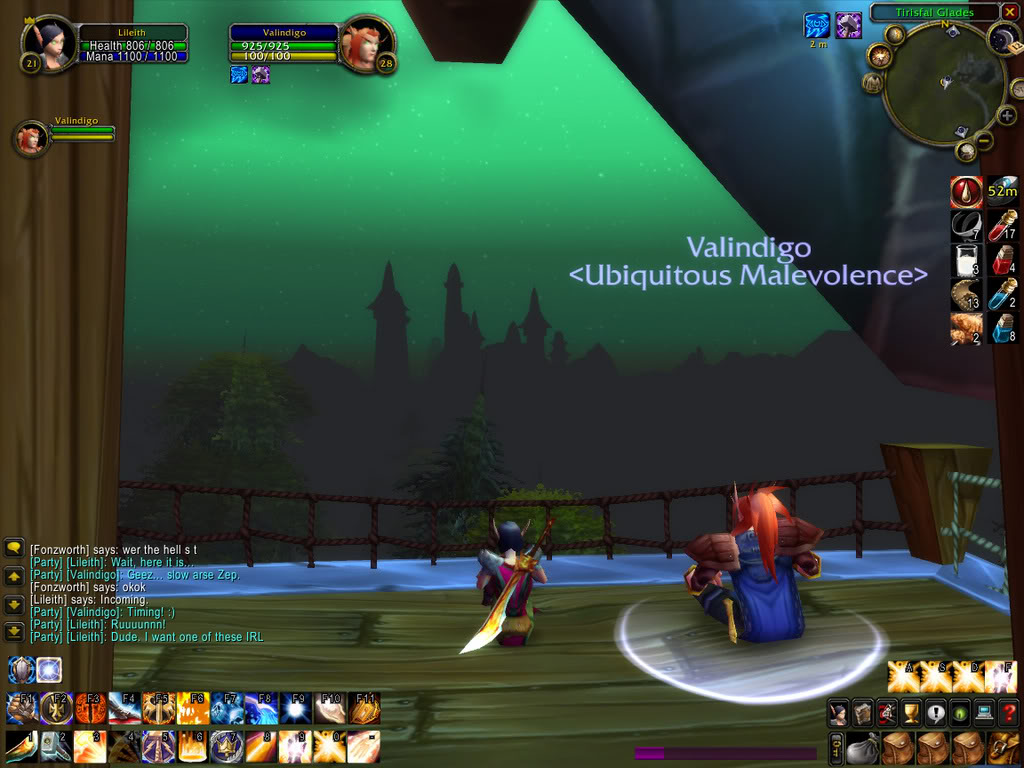Viewport: 1024px width, 768px height.
Task: Use the F1 fist ability
Action: (21, 708)
